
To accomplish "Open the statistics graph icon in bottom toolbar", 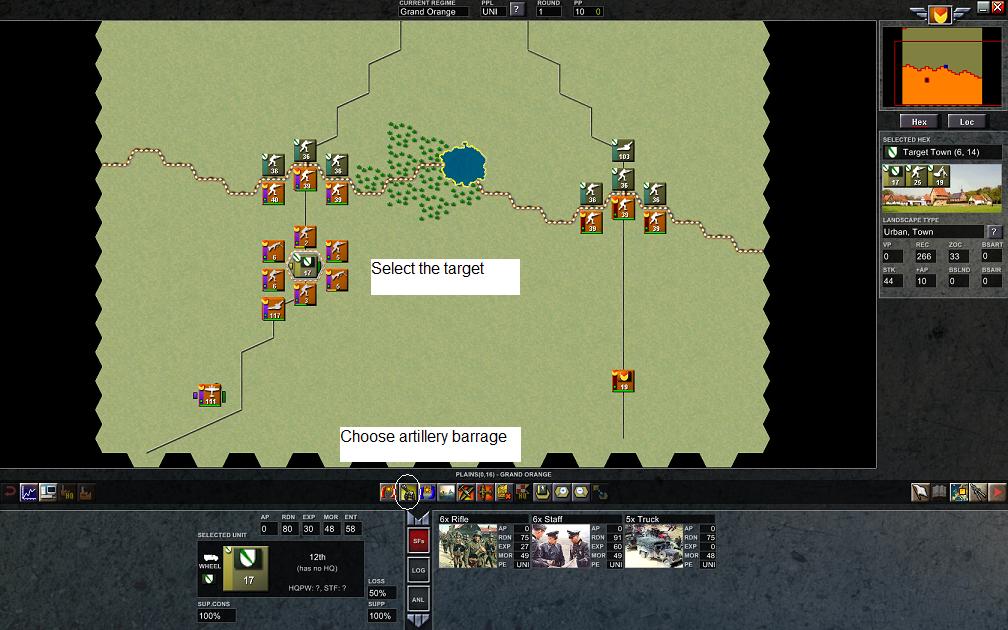I will point(28,492).
